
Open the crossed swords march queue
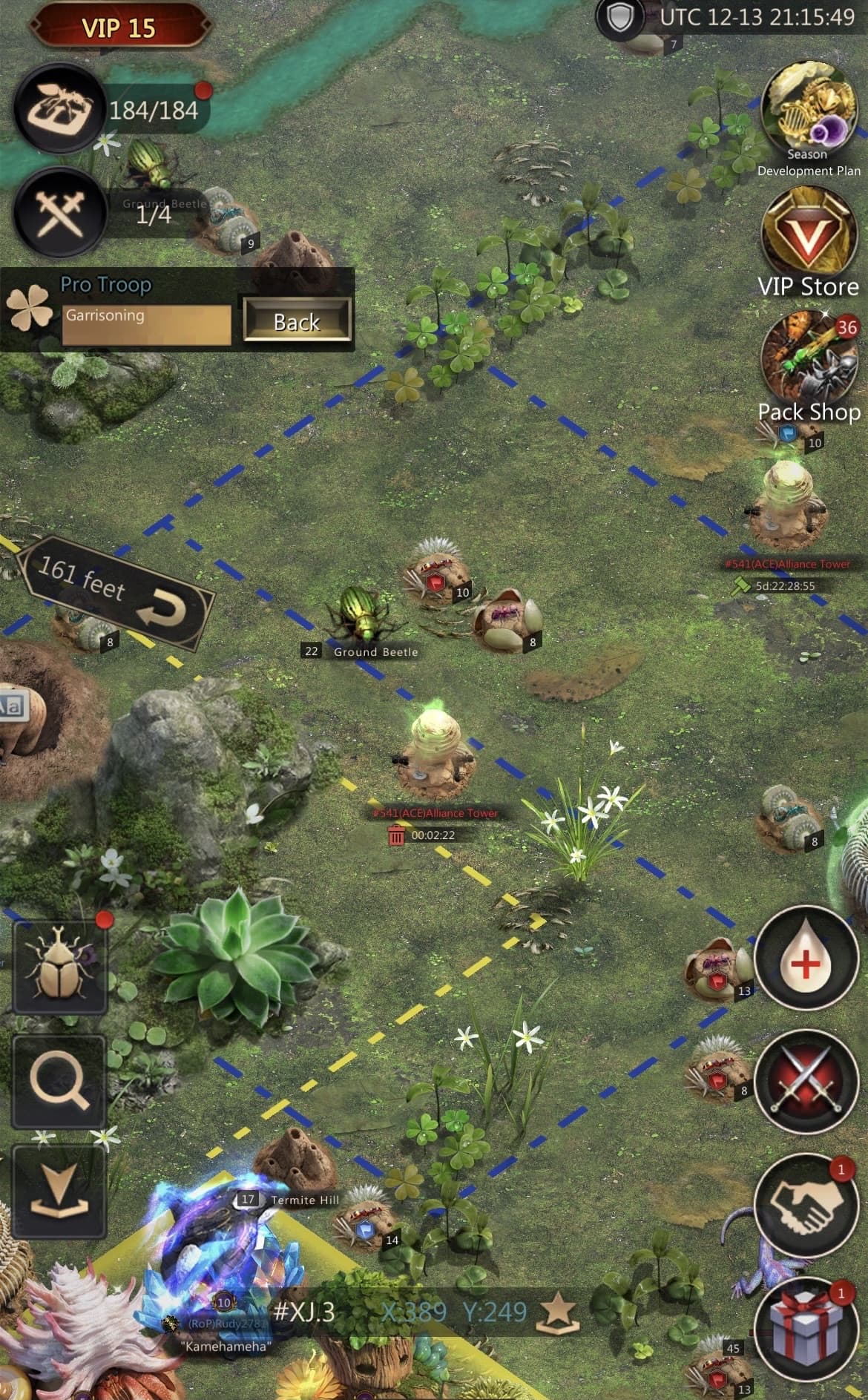[58, 211]
